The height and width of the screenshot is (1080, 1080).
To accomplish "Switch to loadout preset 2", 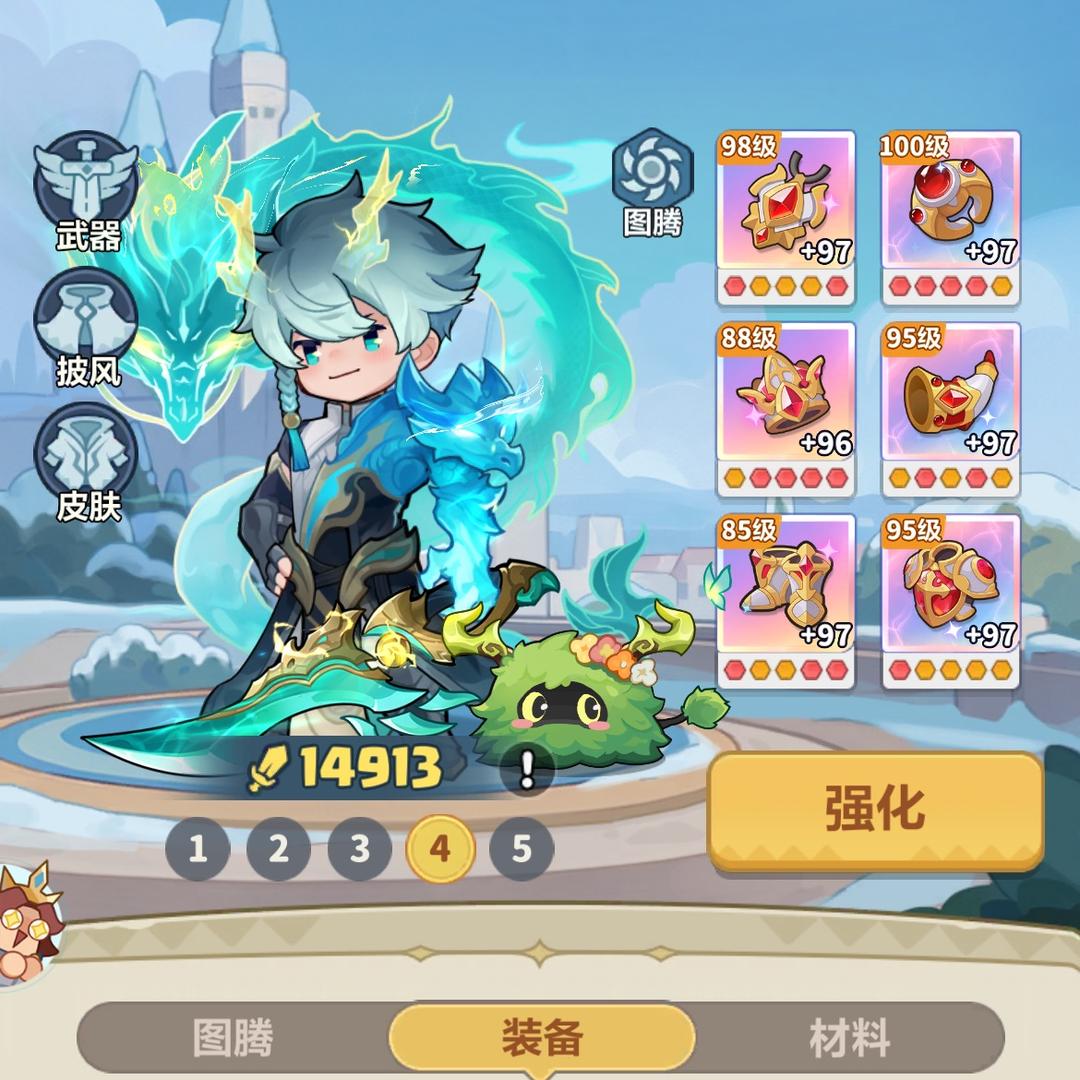I will (x=279, y=849).
